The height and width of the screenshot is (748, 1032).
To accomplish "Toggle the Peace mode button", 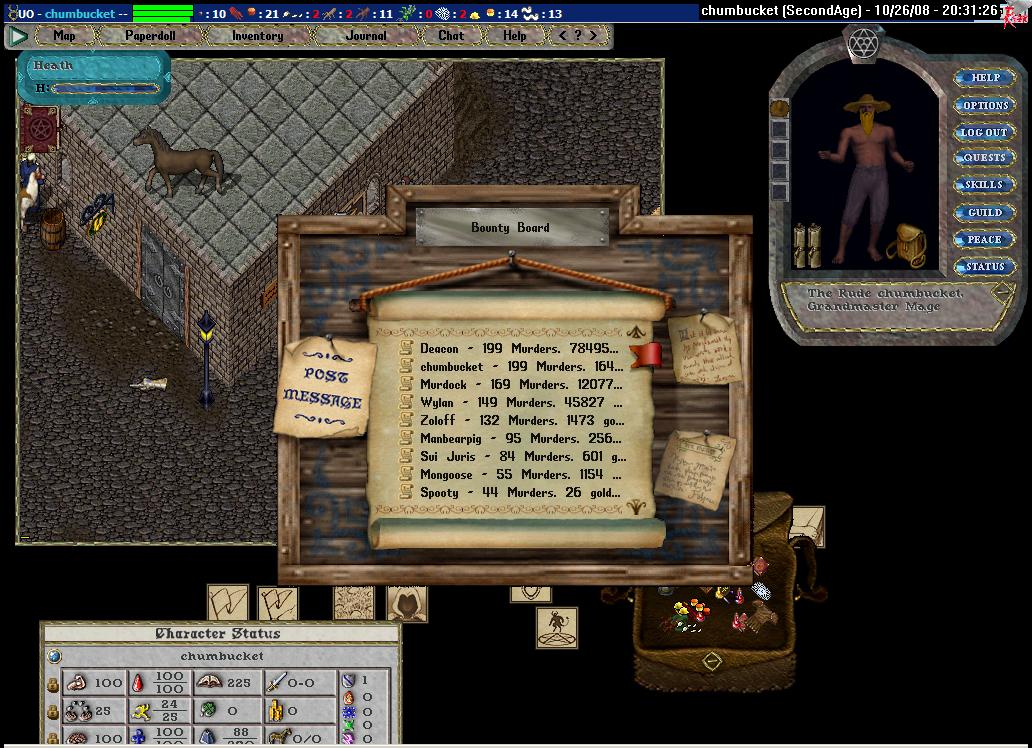I will pyautogui.click(x=985, y=239).
